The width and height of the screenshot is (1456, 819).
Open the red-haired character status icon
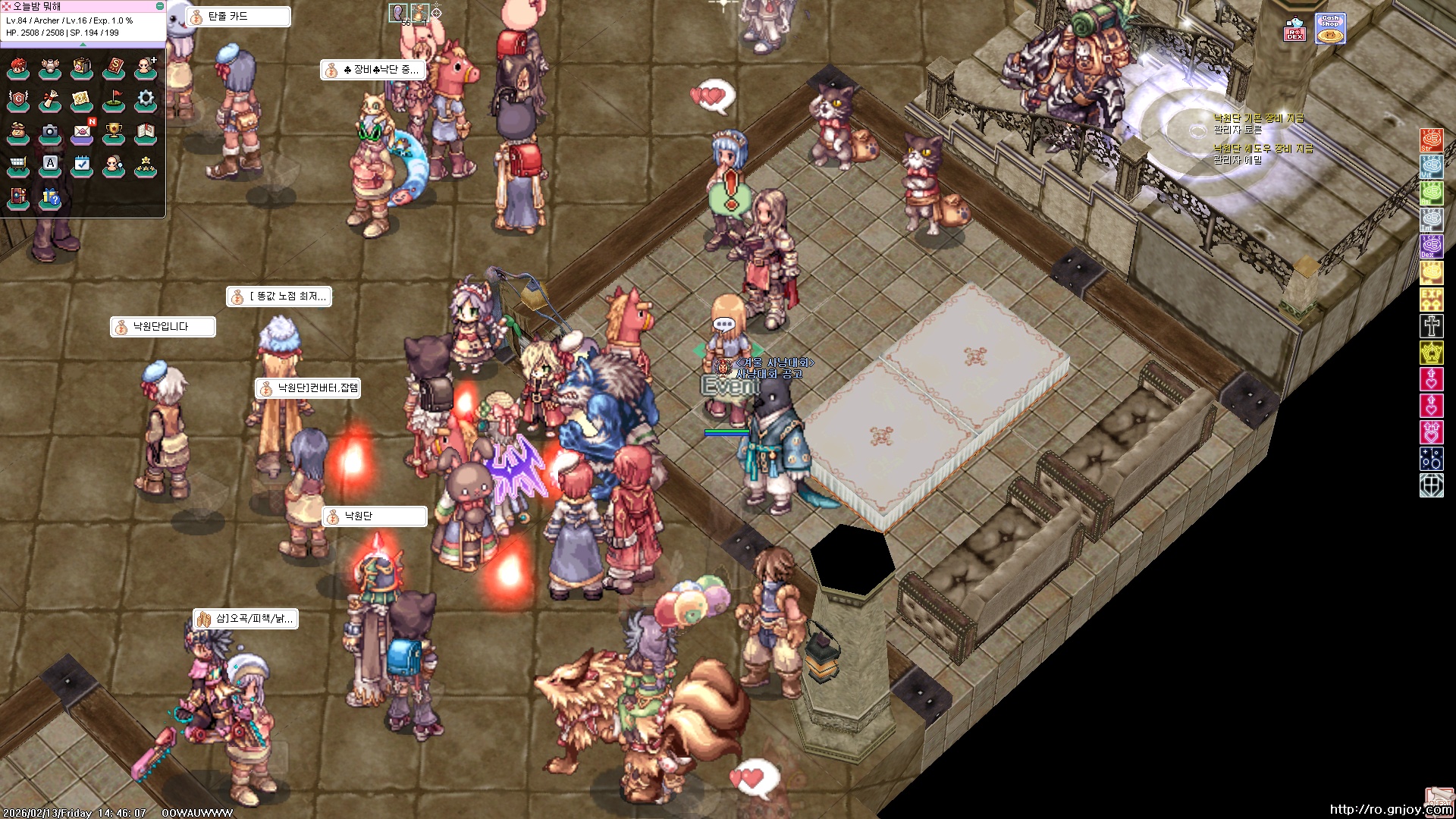pos(18,68)
